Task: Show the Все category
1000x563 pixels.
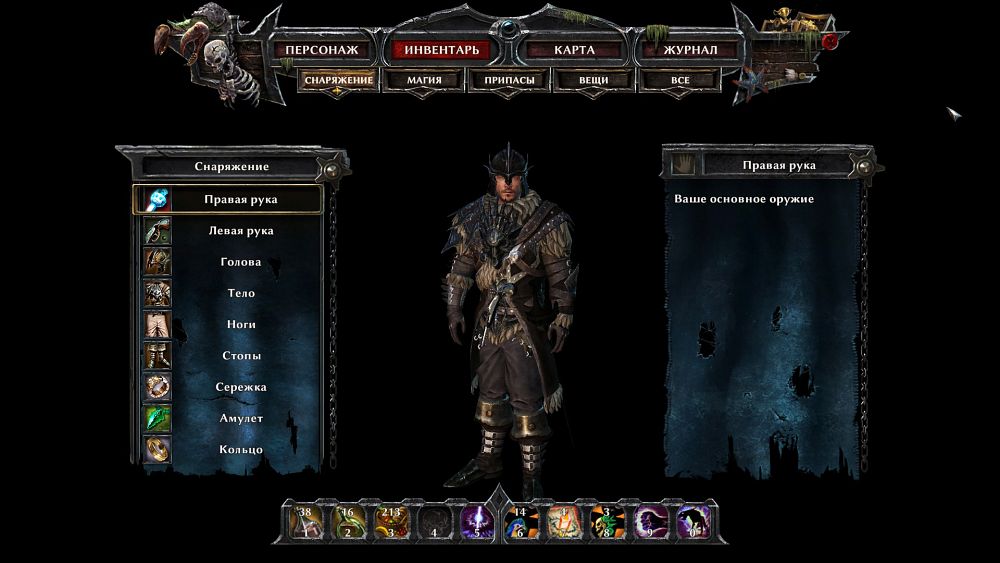Action: pyautogui.click(x=680, y=80)
